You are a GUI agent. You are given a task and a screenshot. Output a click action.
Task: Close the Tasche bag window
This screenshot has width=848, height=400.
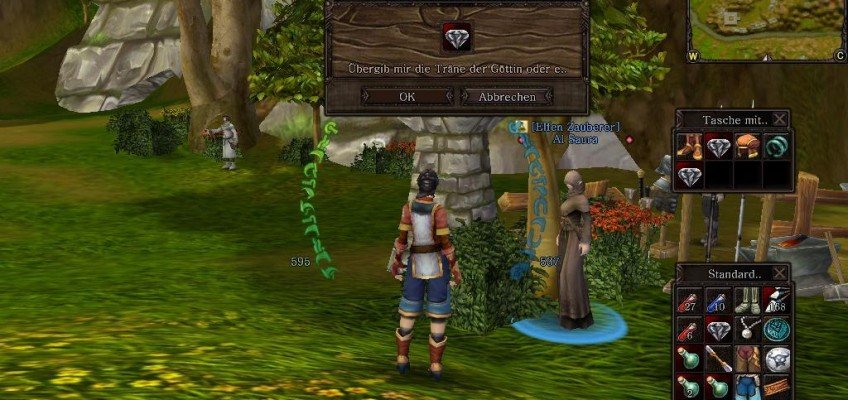(x=780, y=119)
